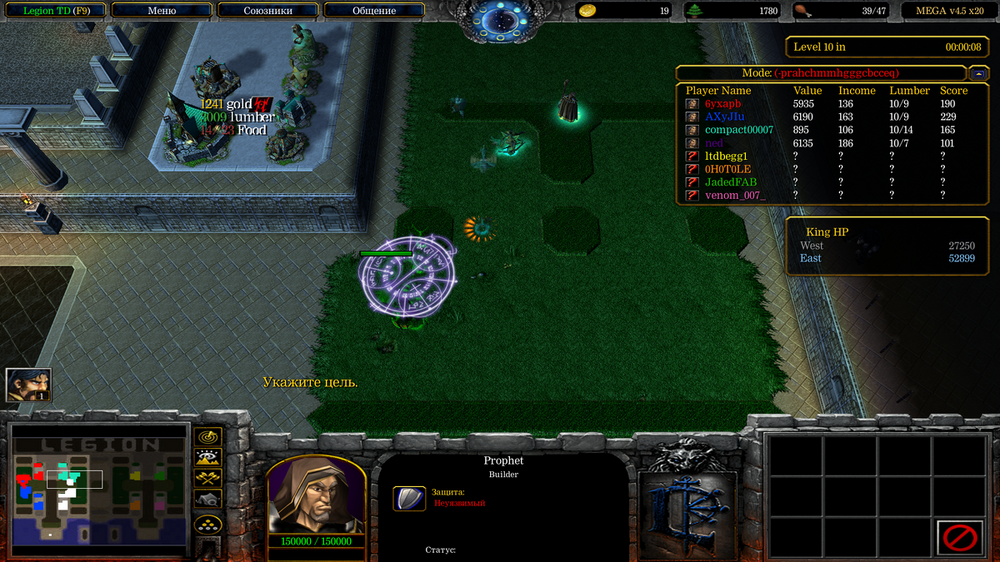Click the Prophet builder portrait
Image resolution: width=1000 pixels, height=562 pixels.
click(x=315, y=496)
